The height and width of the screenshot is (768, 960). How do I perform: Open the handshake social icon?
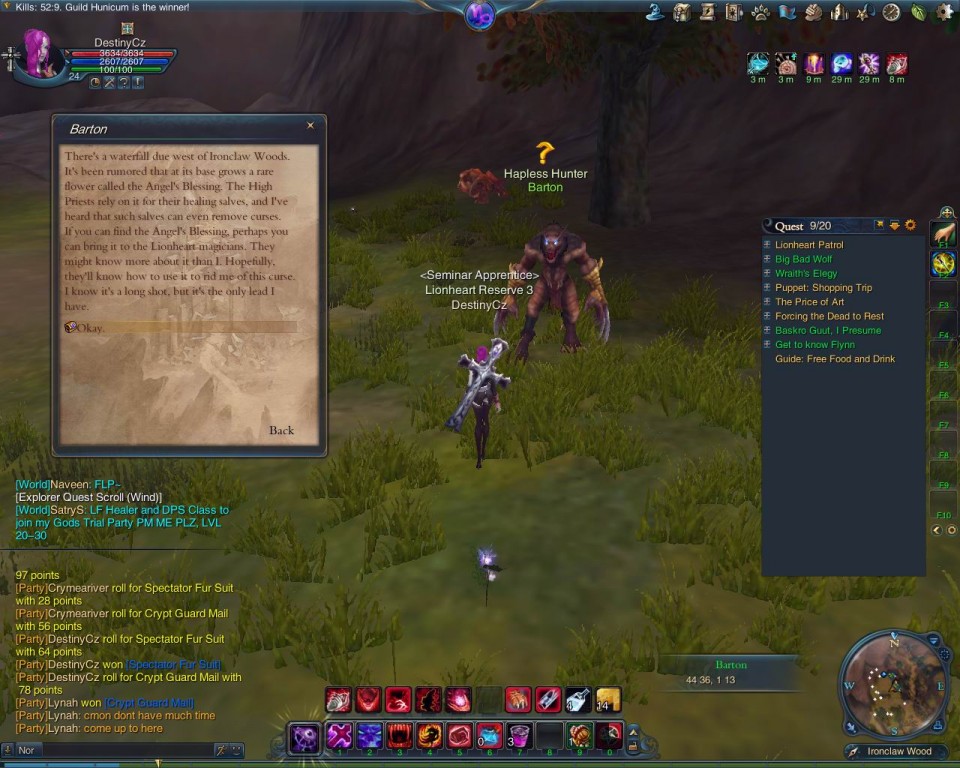pos(813,12)
